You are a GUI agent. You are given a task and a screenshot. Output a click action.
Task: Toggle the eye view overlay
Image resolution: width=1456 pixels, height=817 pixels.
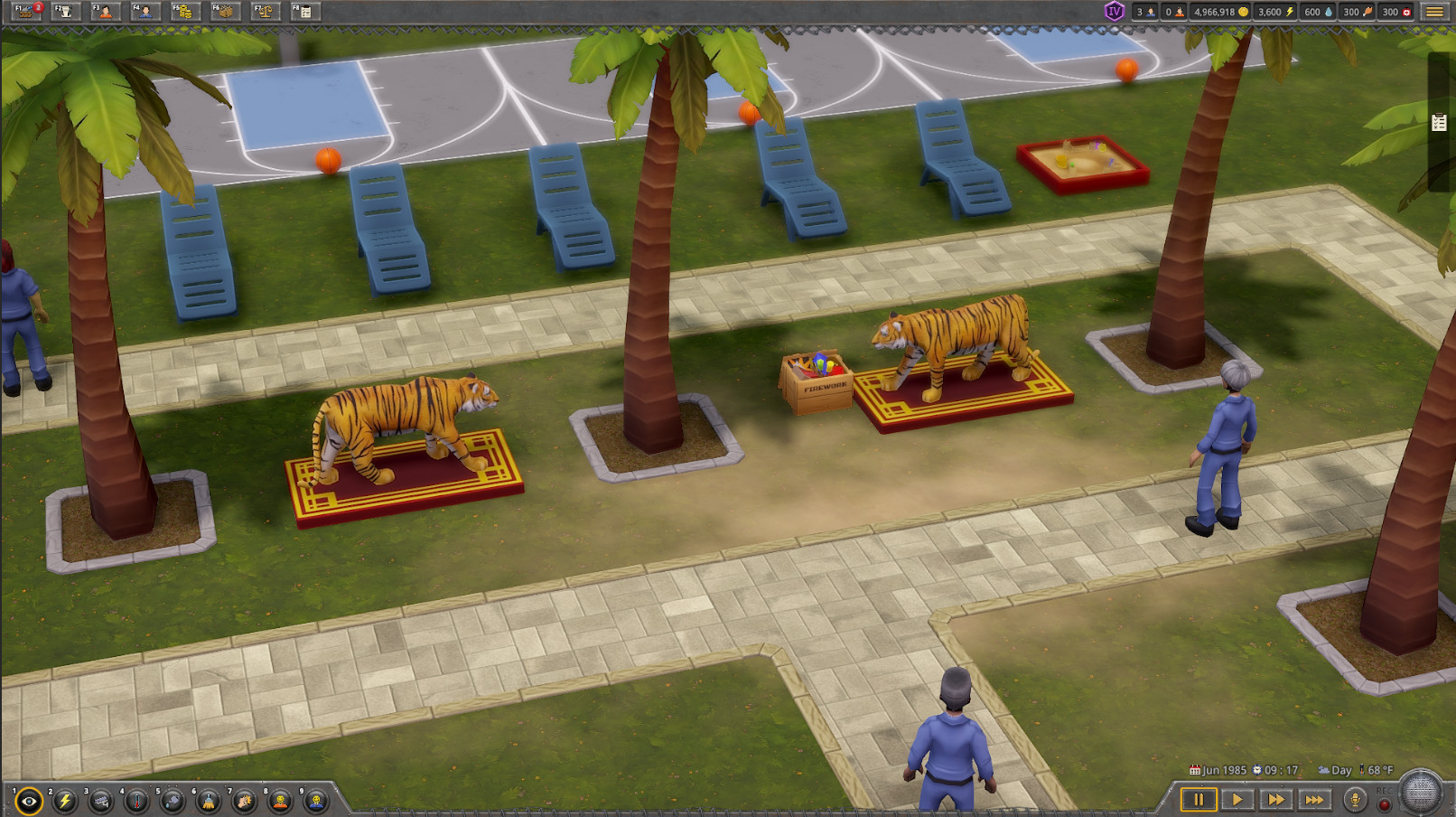(x=28, y=800)
